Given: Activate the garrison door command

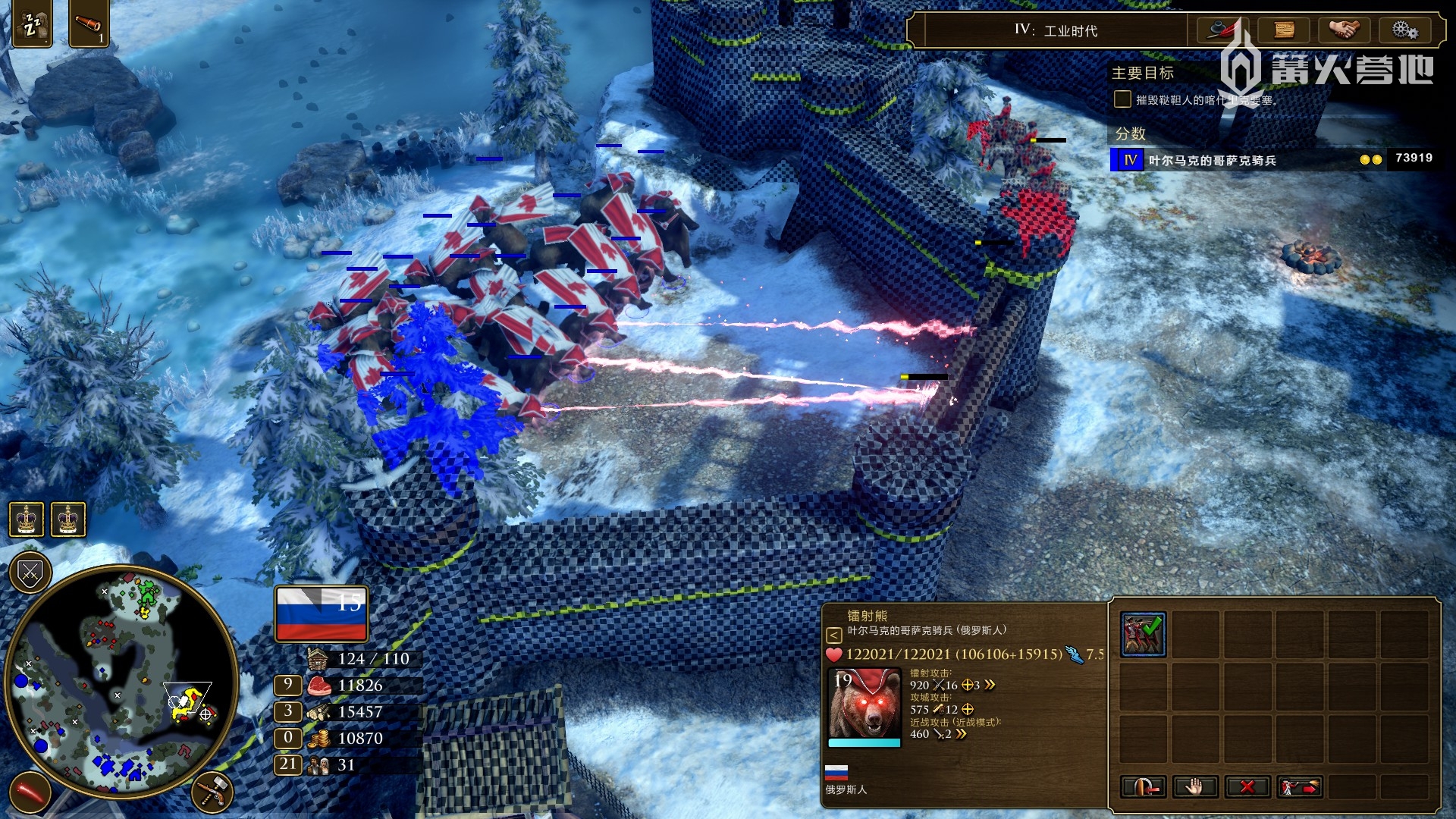Looking at the screenshot, I should point(1143,786).
